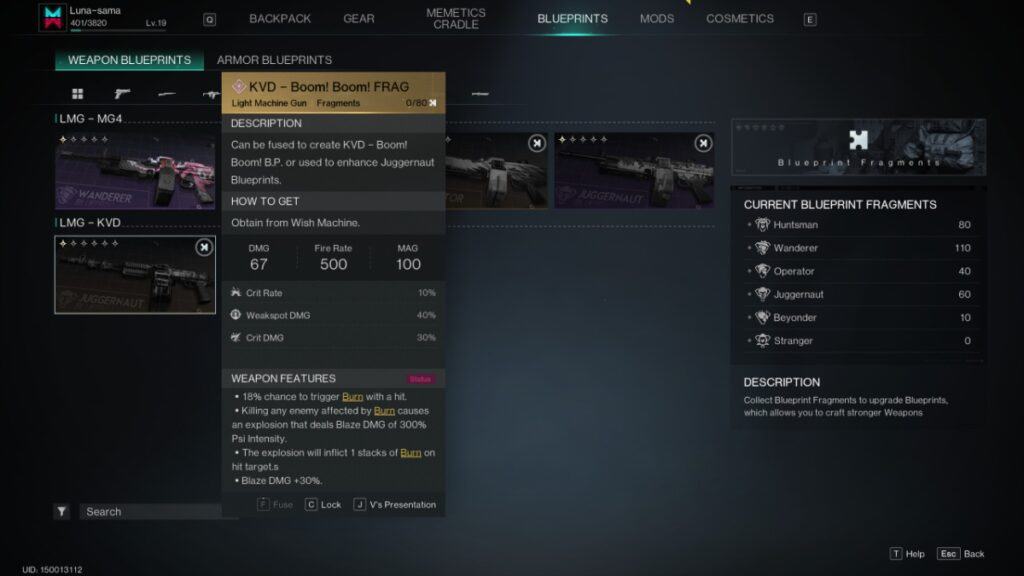The height and width of the screenshot is (576, 1024).
Task: Open the filter funnel button
Action: (x=62, y=512)
